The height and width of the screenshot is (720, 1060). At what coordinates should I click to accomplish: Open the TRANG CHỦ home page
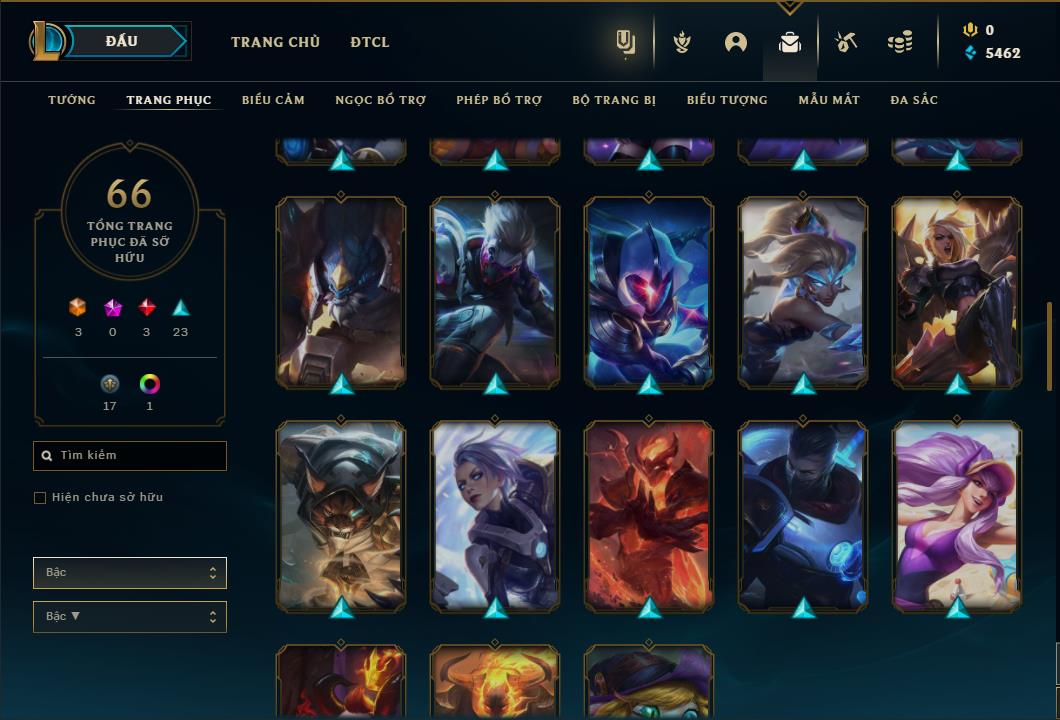275,42
